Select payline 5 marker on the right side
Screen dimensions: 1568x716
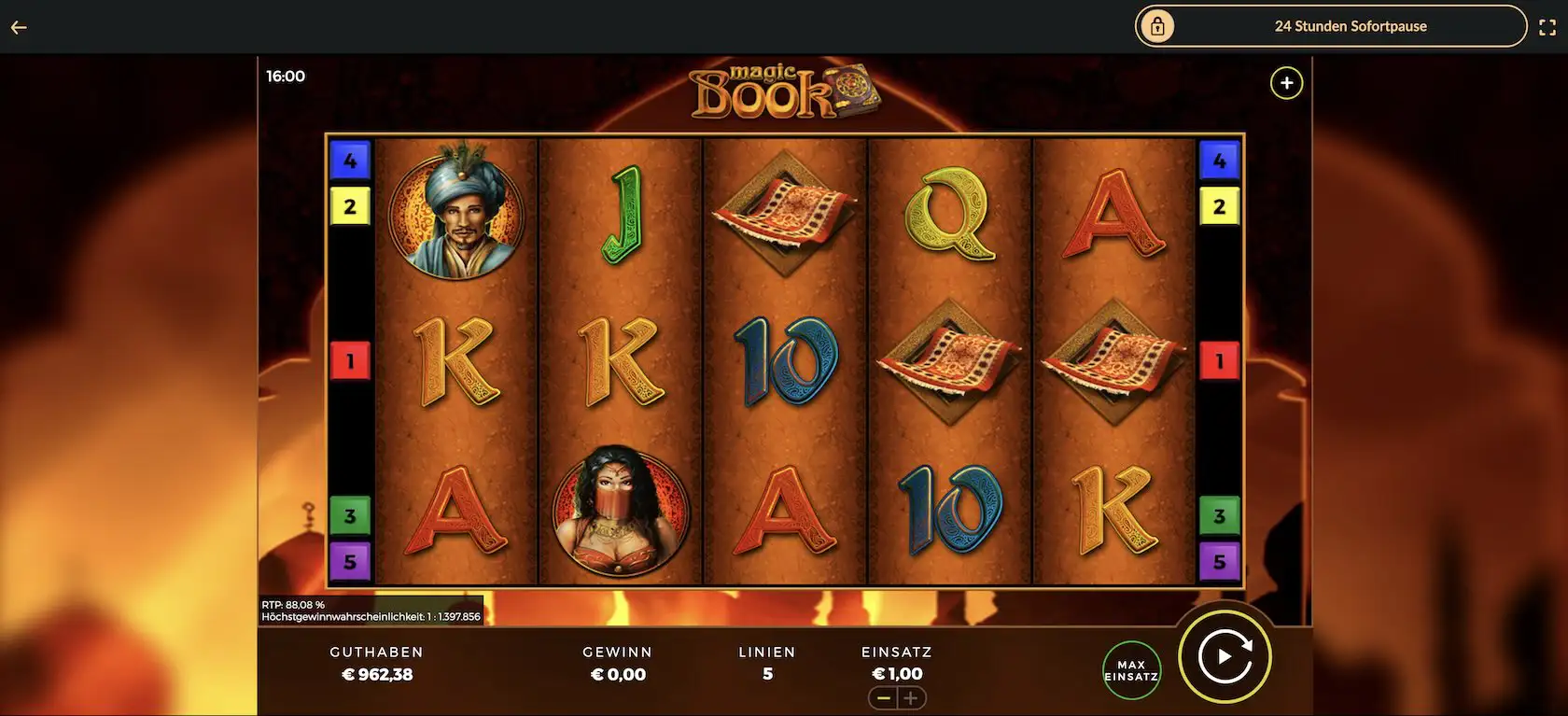click(x=1220, y=561)
